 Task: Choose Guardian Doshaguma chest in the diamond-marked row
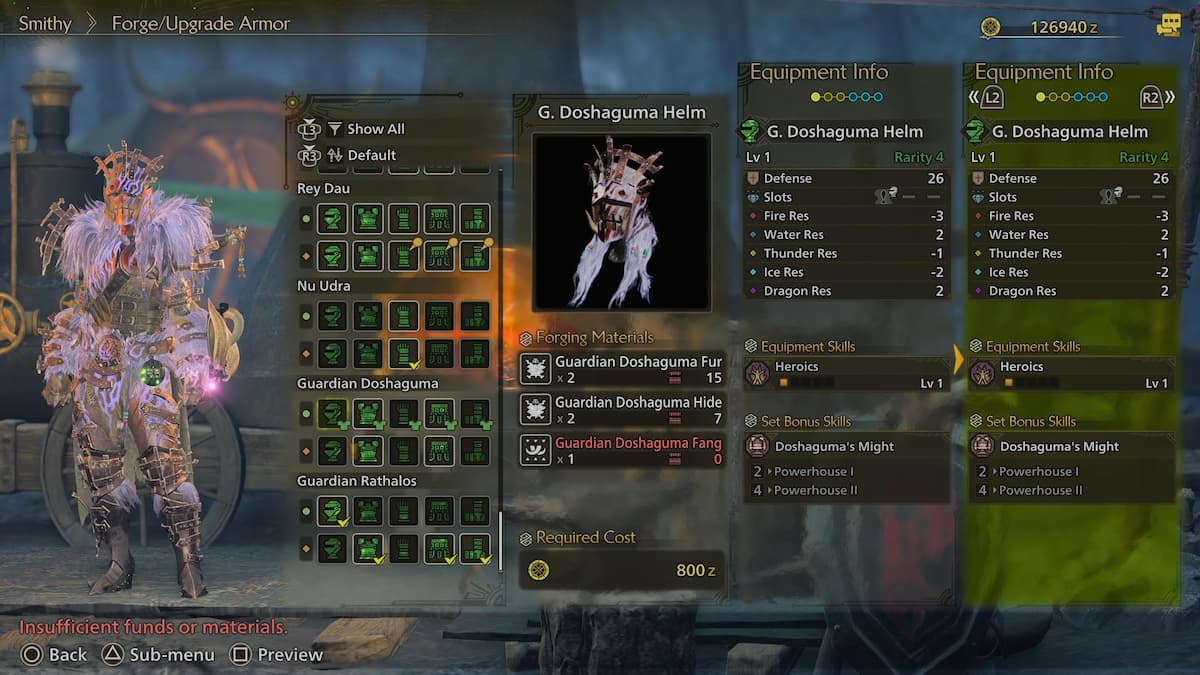point(368,450)
